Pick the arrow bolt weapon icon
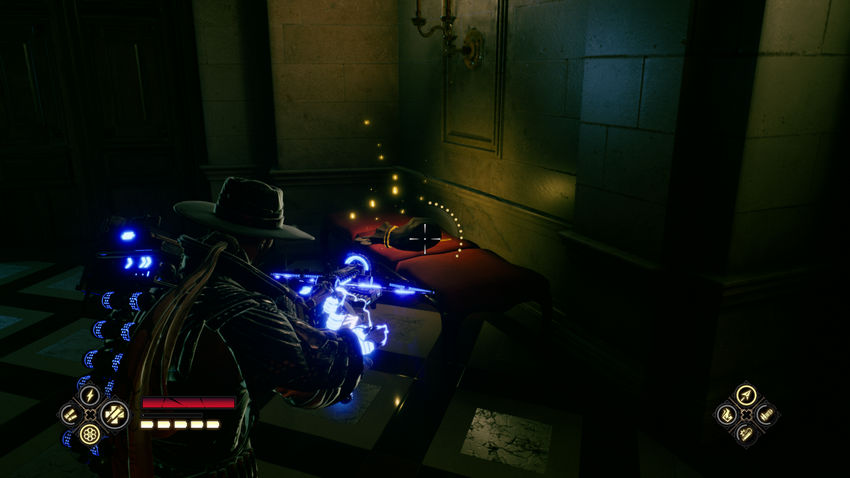 [745, 395]
